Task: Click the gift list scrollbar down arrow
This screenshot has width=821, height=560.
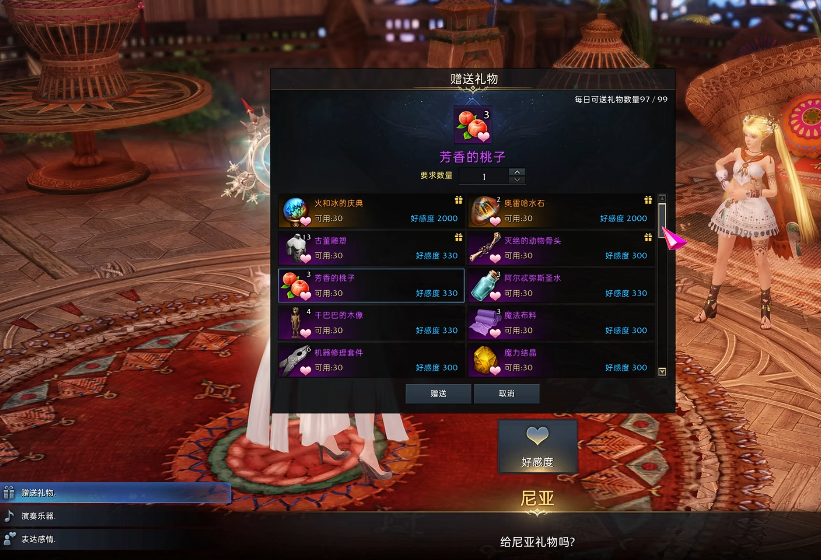Action: click(x=662, y=371)
